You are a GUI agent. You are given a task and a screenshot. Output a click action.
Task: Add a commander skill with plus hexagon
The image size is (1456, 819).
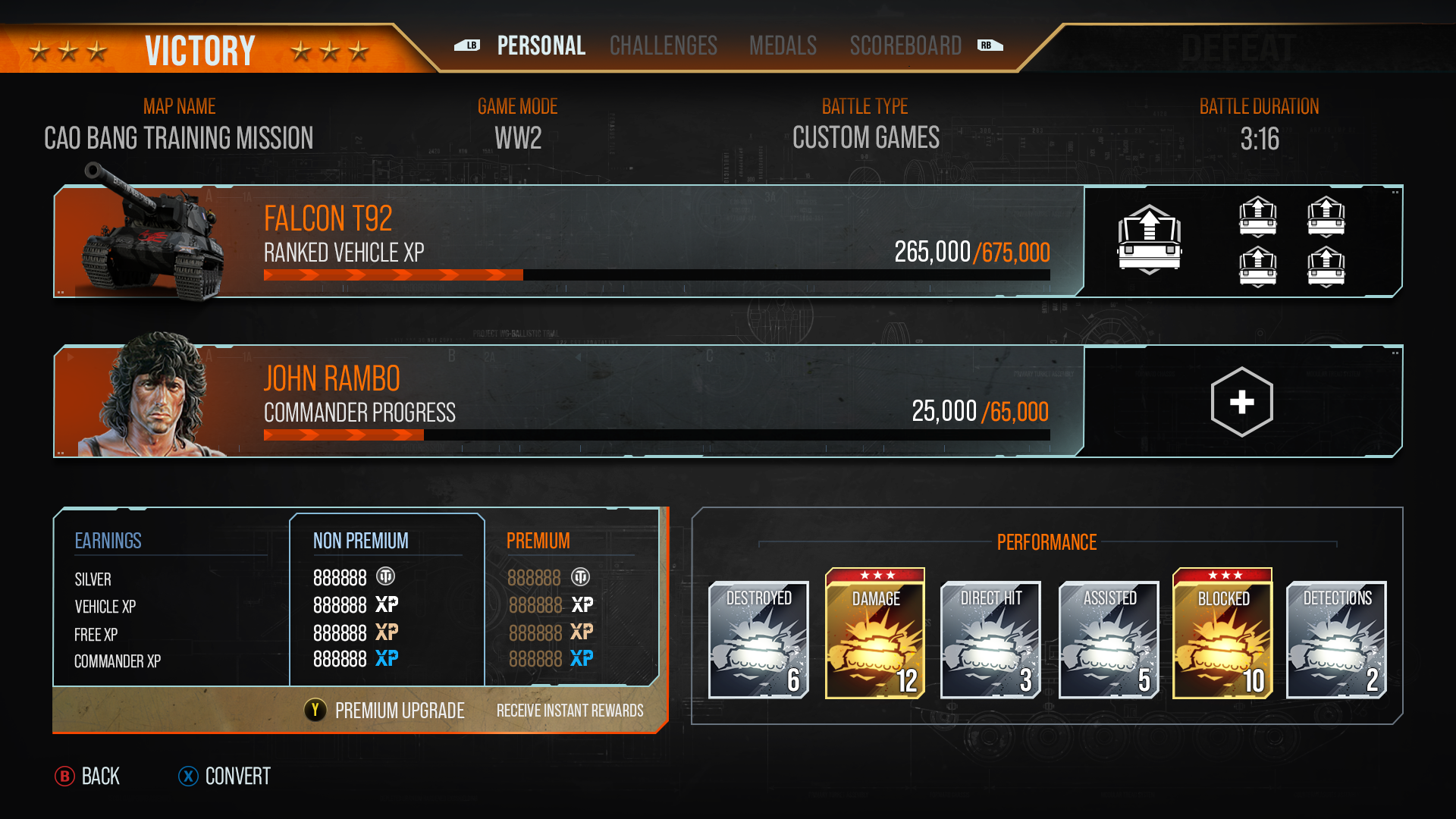(x=1241, y=401)
